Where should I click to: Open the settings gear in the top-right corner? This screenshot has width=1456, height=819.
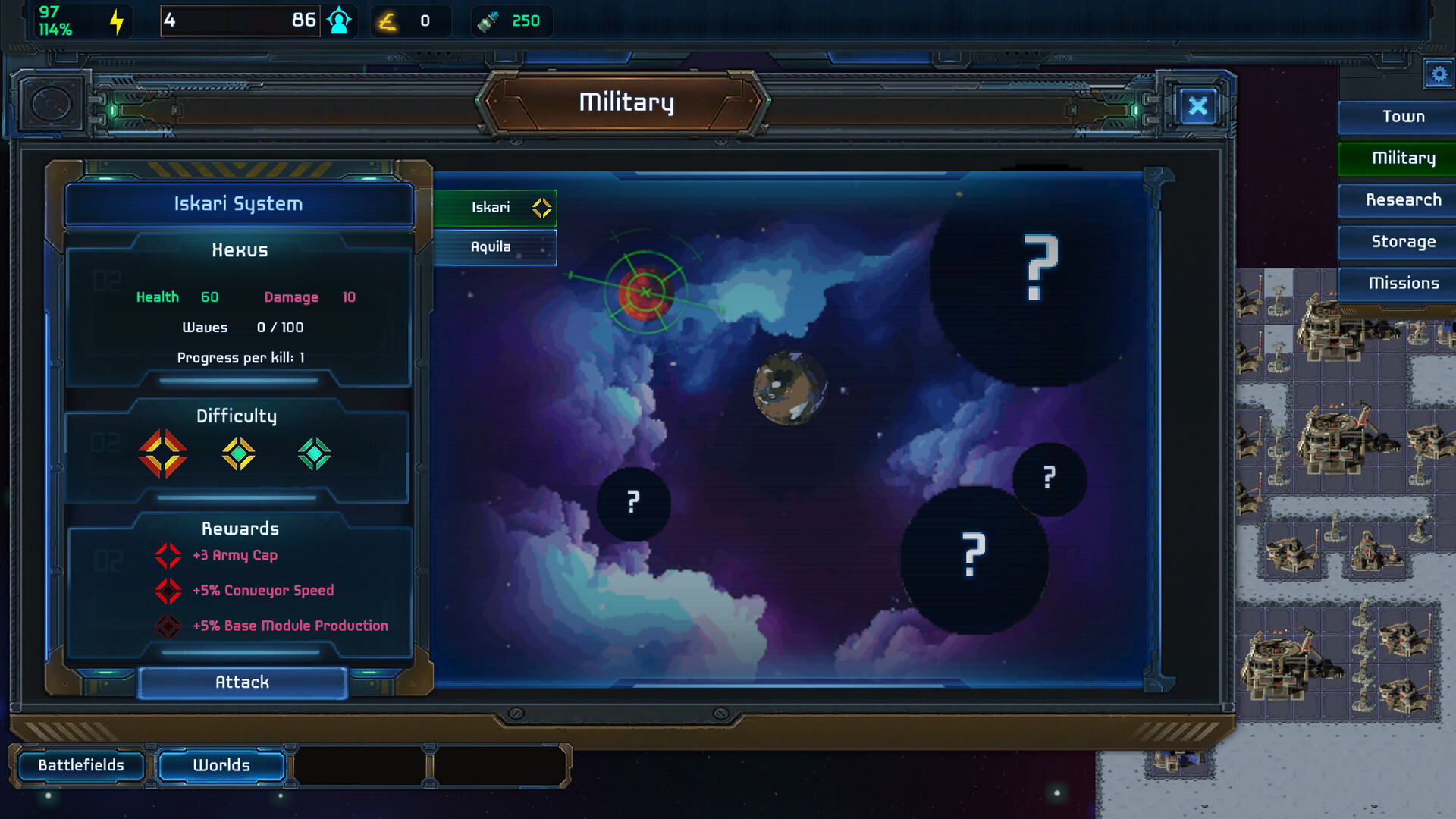coord(1439,75)
